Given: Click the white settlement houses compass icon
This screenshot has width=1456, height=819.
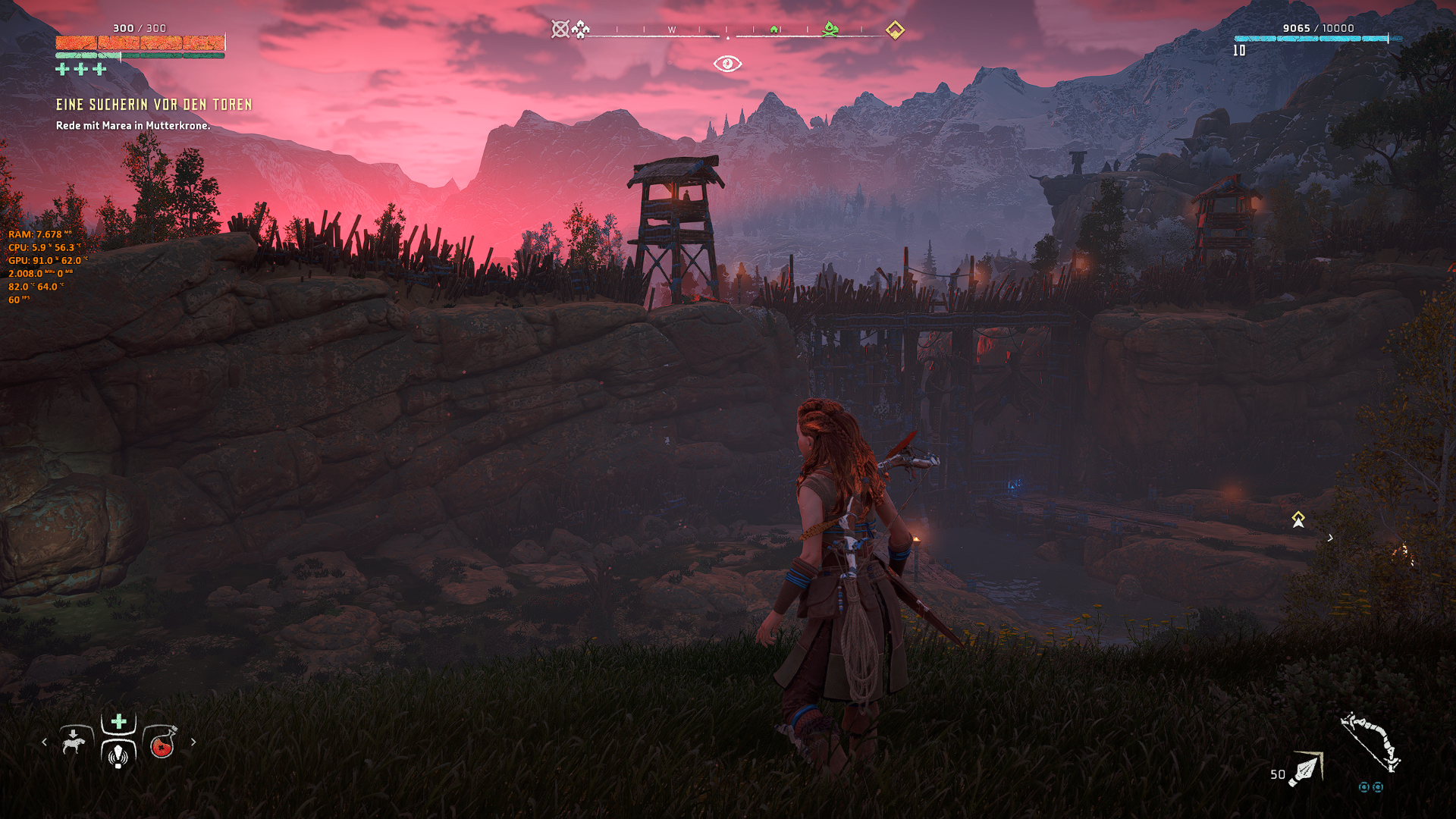Looking at the screenshot, I should coord(581,30).
